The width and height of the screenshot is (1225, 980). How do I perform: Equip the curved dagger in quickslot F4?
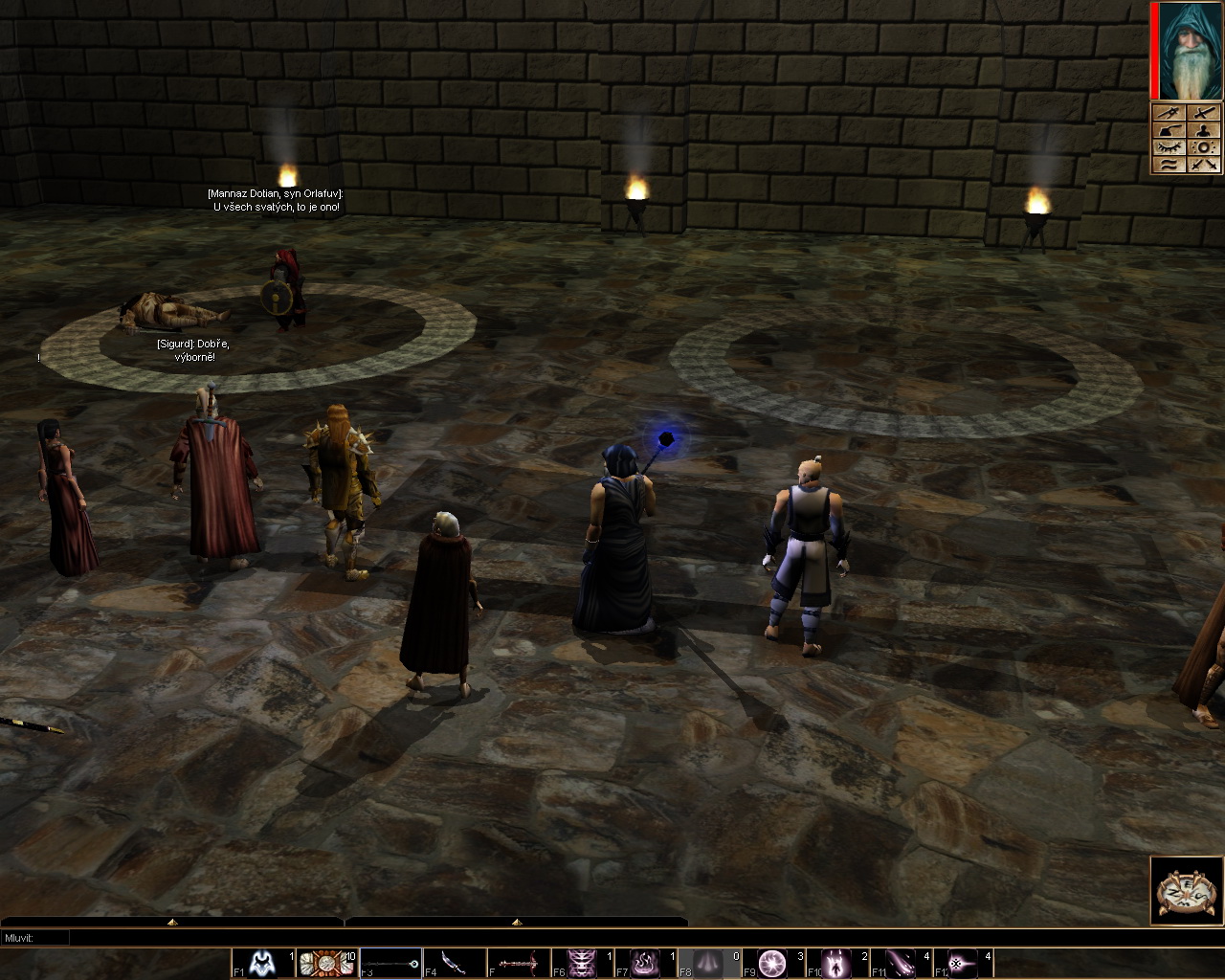pyautogui.click(x=456, y=963)
